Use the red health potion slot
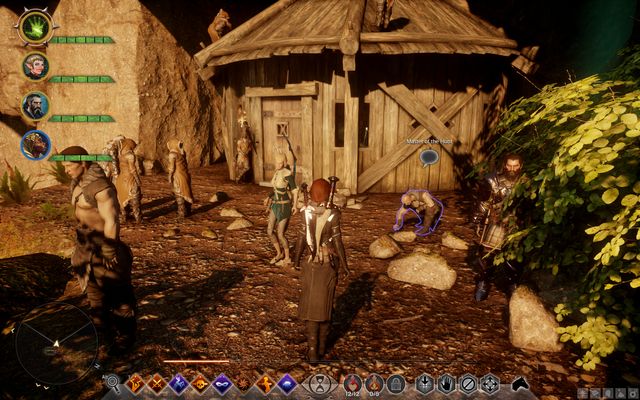The image size is (640, 400). point(352,382)
